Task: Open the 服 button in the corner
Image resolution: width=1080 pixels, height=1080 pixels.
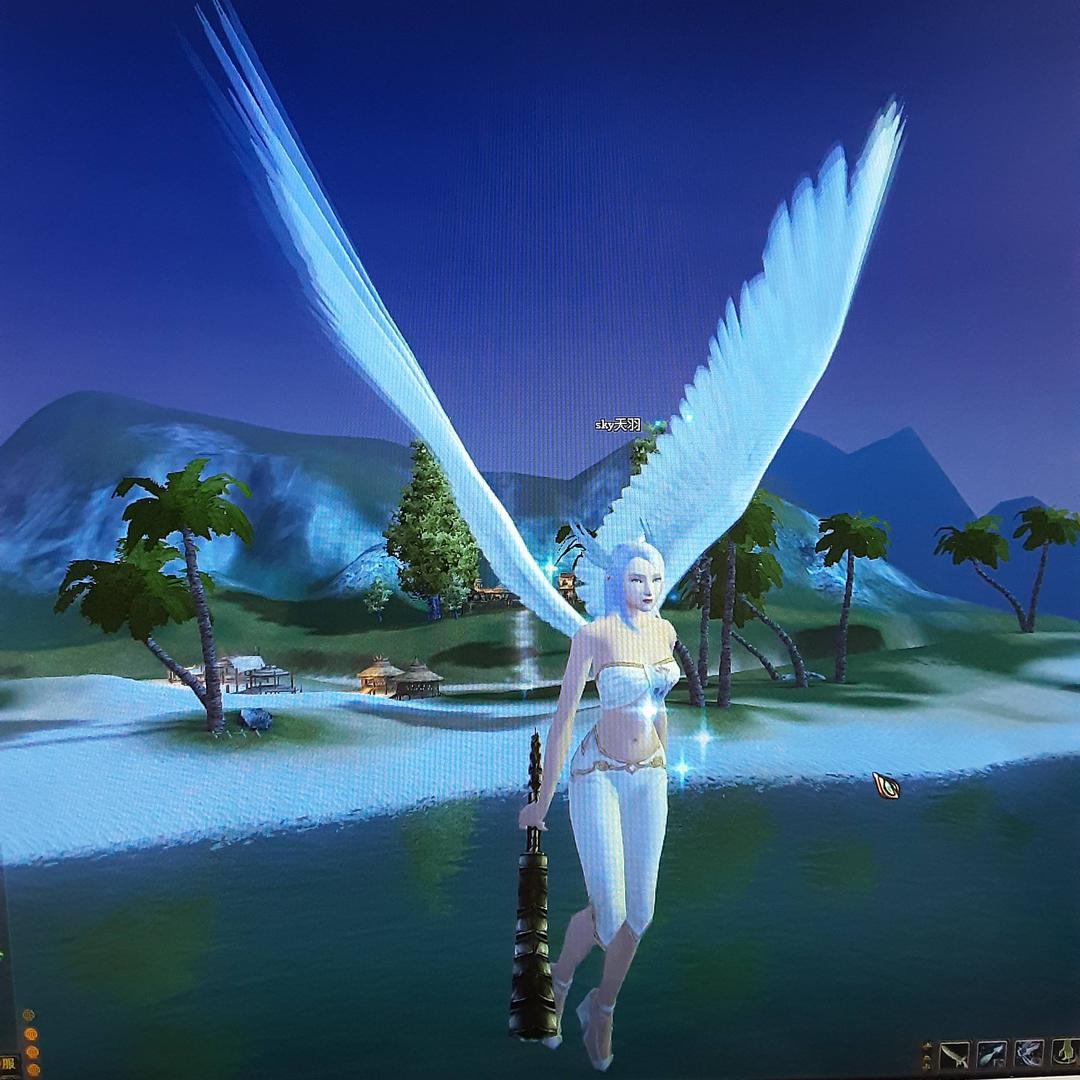Action: click(7, 1064)
